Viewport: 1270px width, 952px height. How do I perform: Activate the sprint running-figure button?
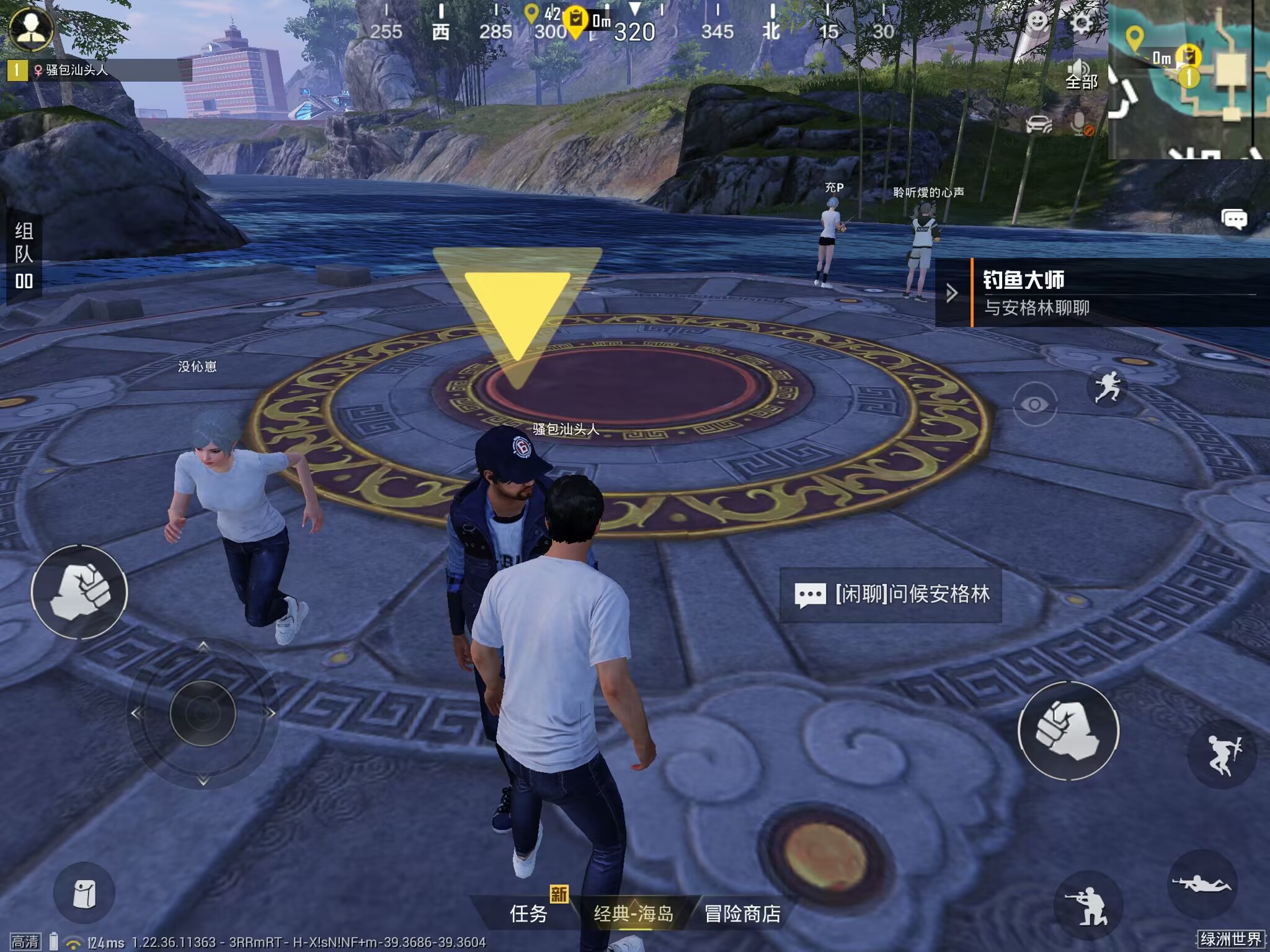[x=1108, y=387]
